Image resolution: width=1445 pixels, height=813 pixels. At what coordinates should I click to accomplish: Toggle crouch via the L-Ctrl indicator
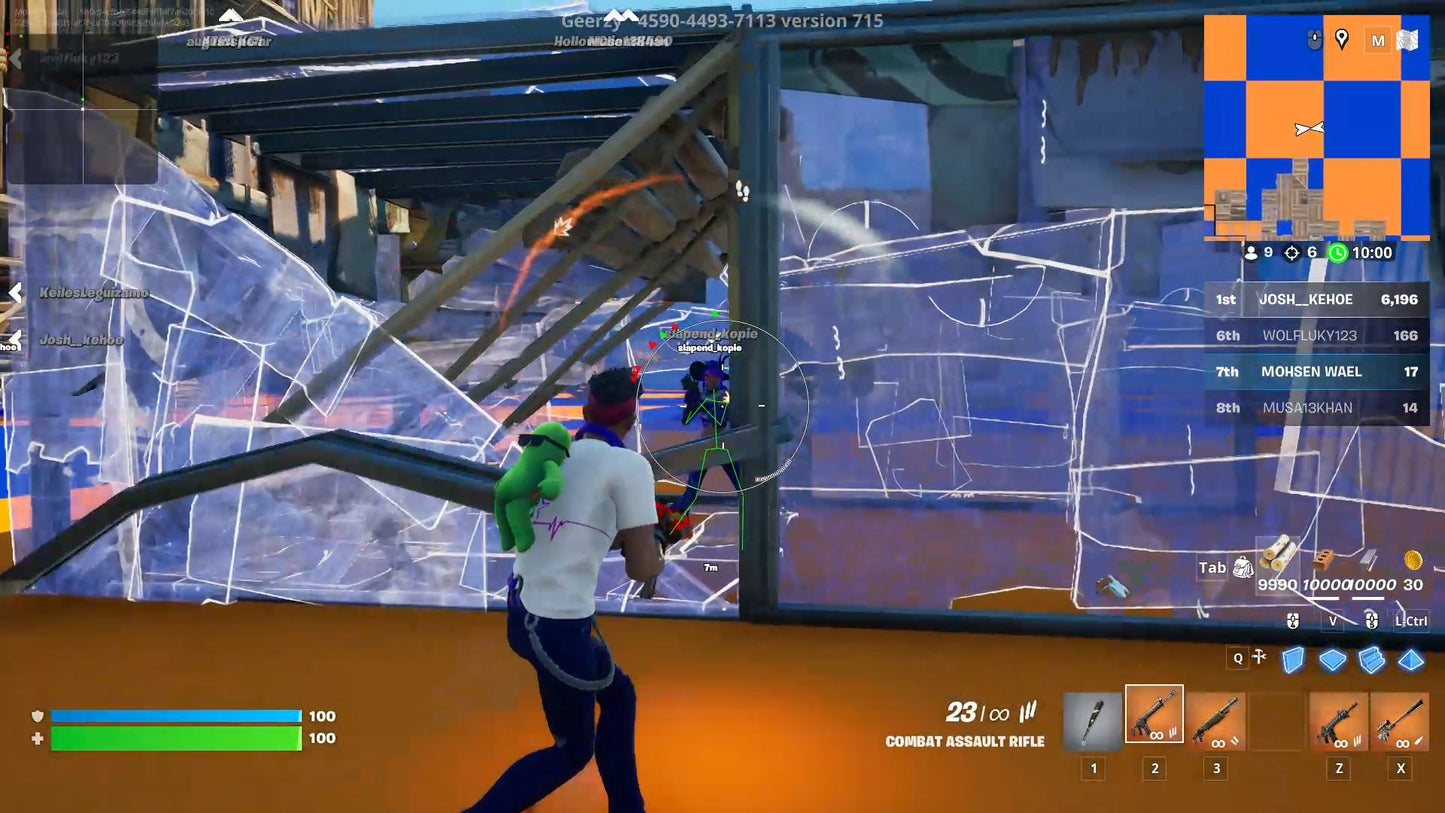click(x=1412, y=620)
